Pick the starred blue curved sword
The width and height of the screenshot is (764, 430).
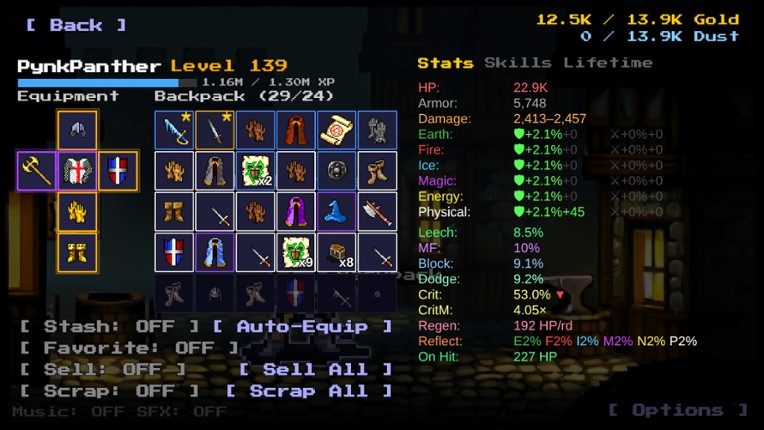coord(174,130)
